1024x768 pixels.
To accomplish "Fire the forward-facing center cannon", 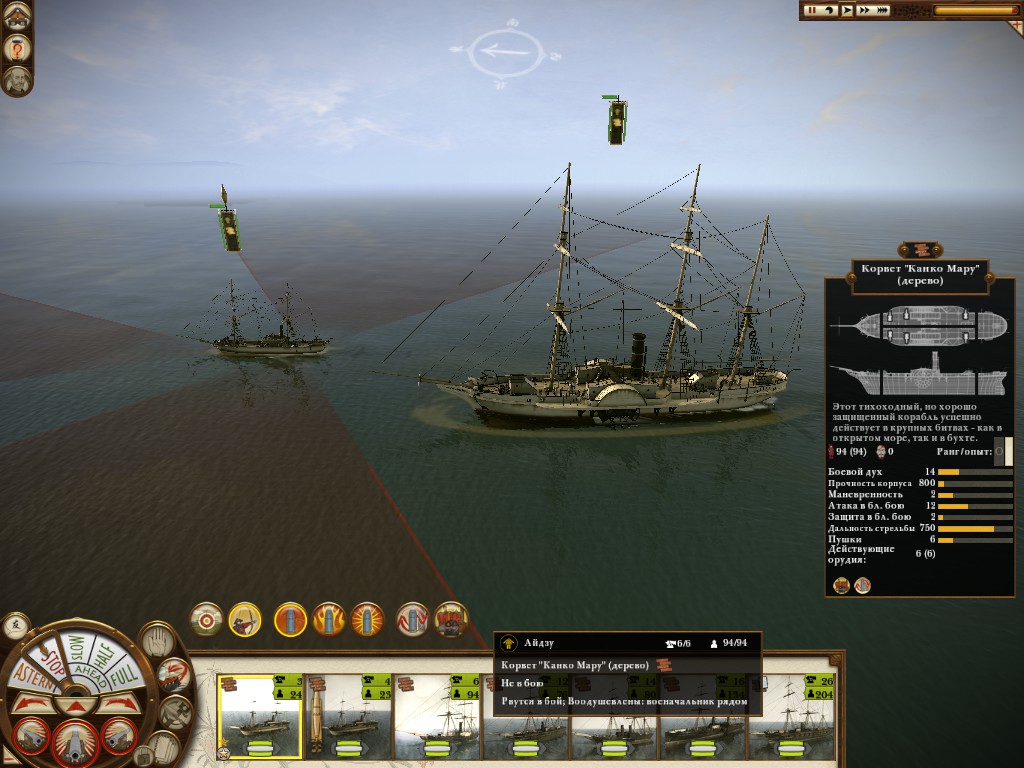I will tap(75, 741).
